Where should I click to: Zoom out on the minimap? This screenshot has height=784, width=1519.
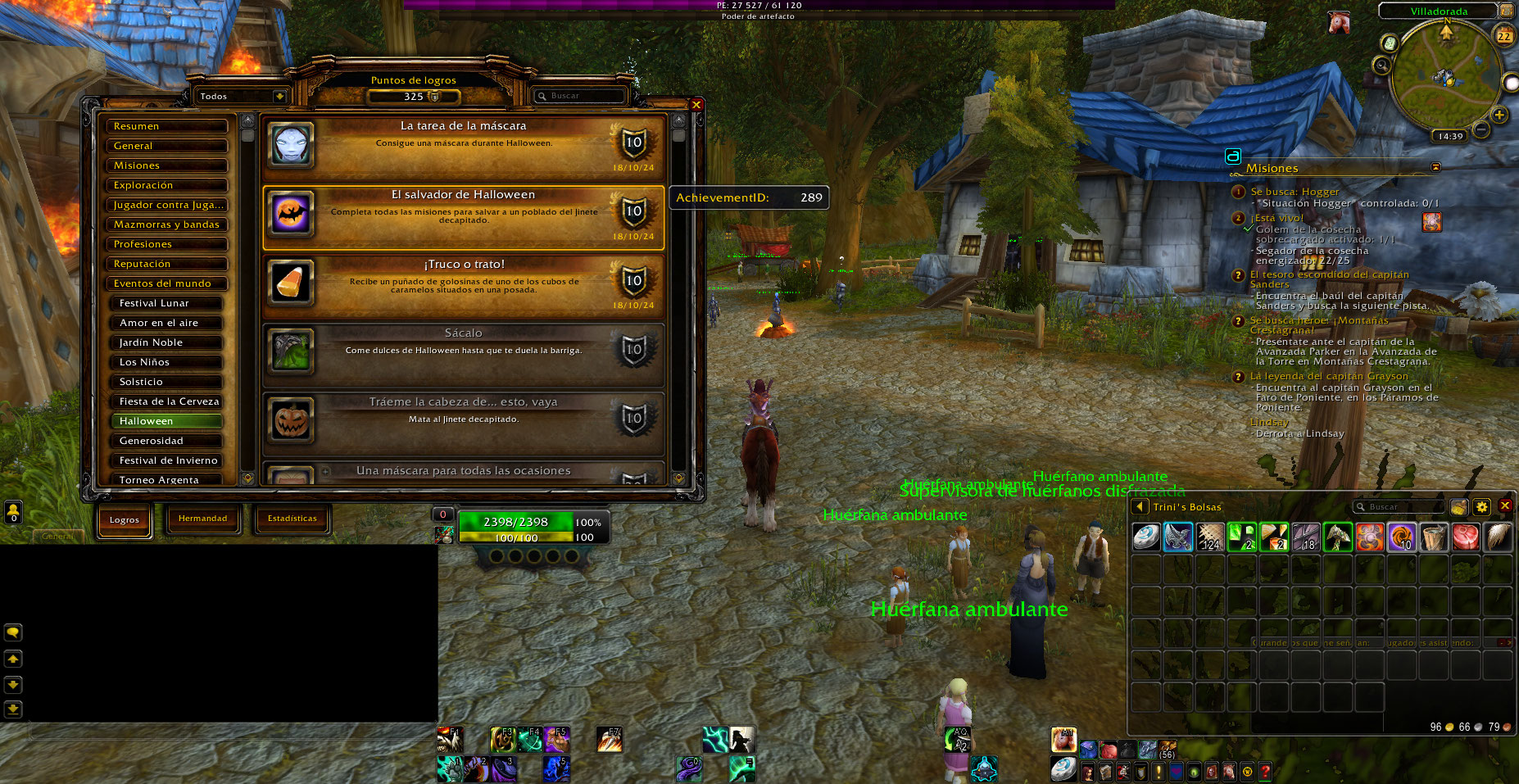(1481, 129)
